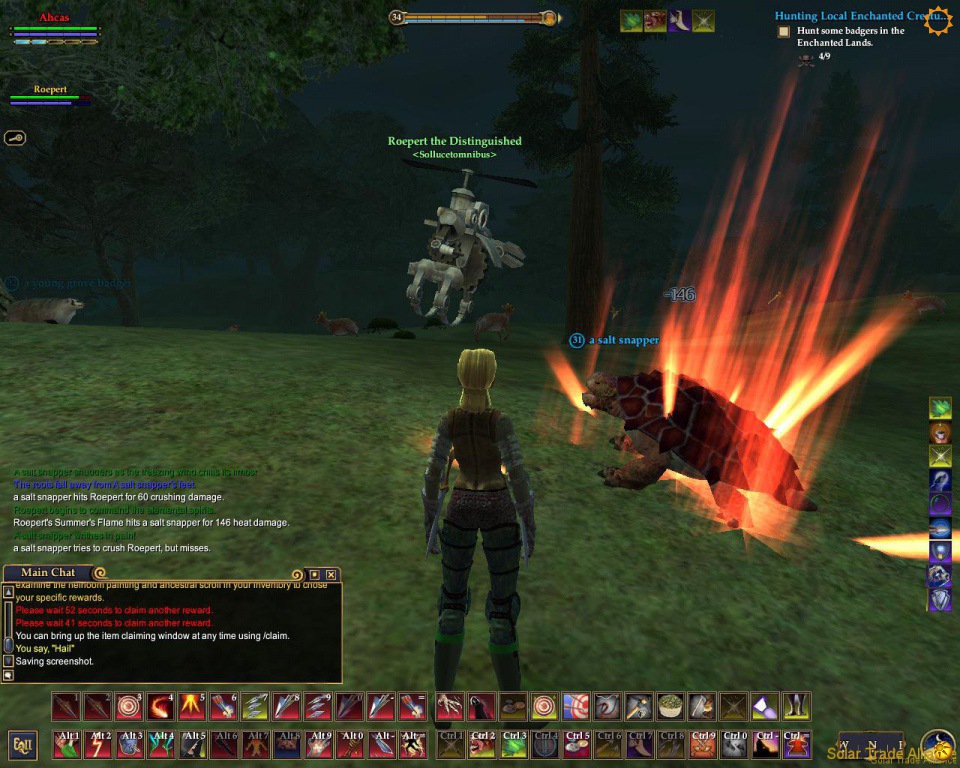The image size is (960, 768).
Task: Target group member Roepert's frame
Action: (50, 95)
